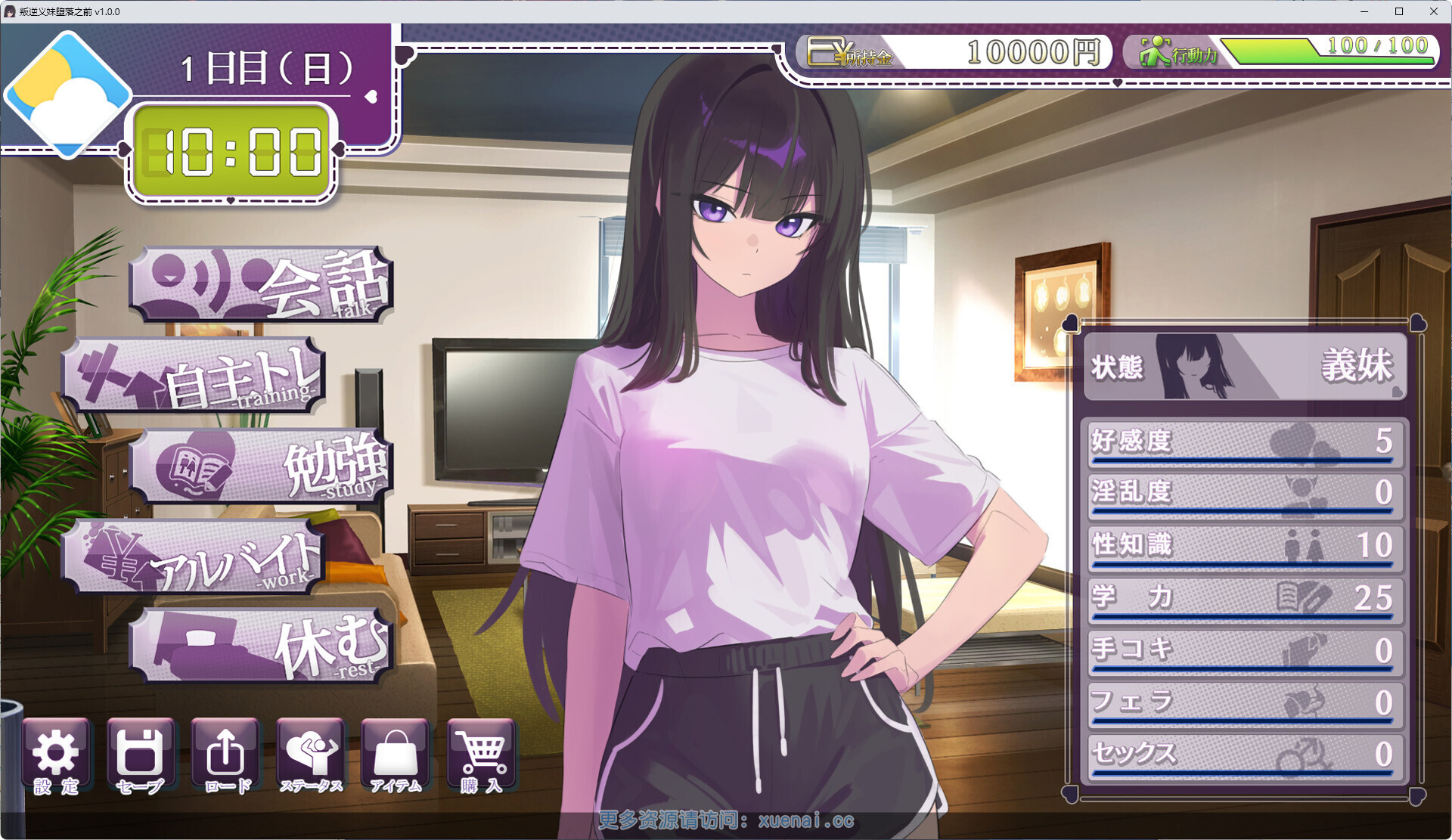Image resolution: width=1452 pixels, height=840 pixels.
Task: Open the 設定 settings gear
Action: pyautogui.click(x=56, y=757)
